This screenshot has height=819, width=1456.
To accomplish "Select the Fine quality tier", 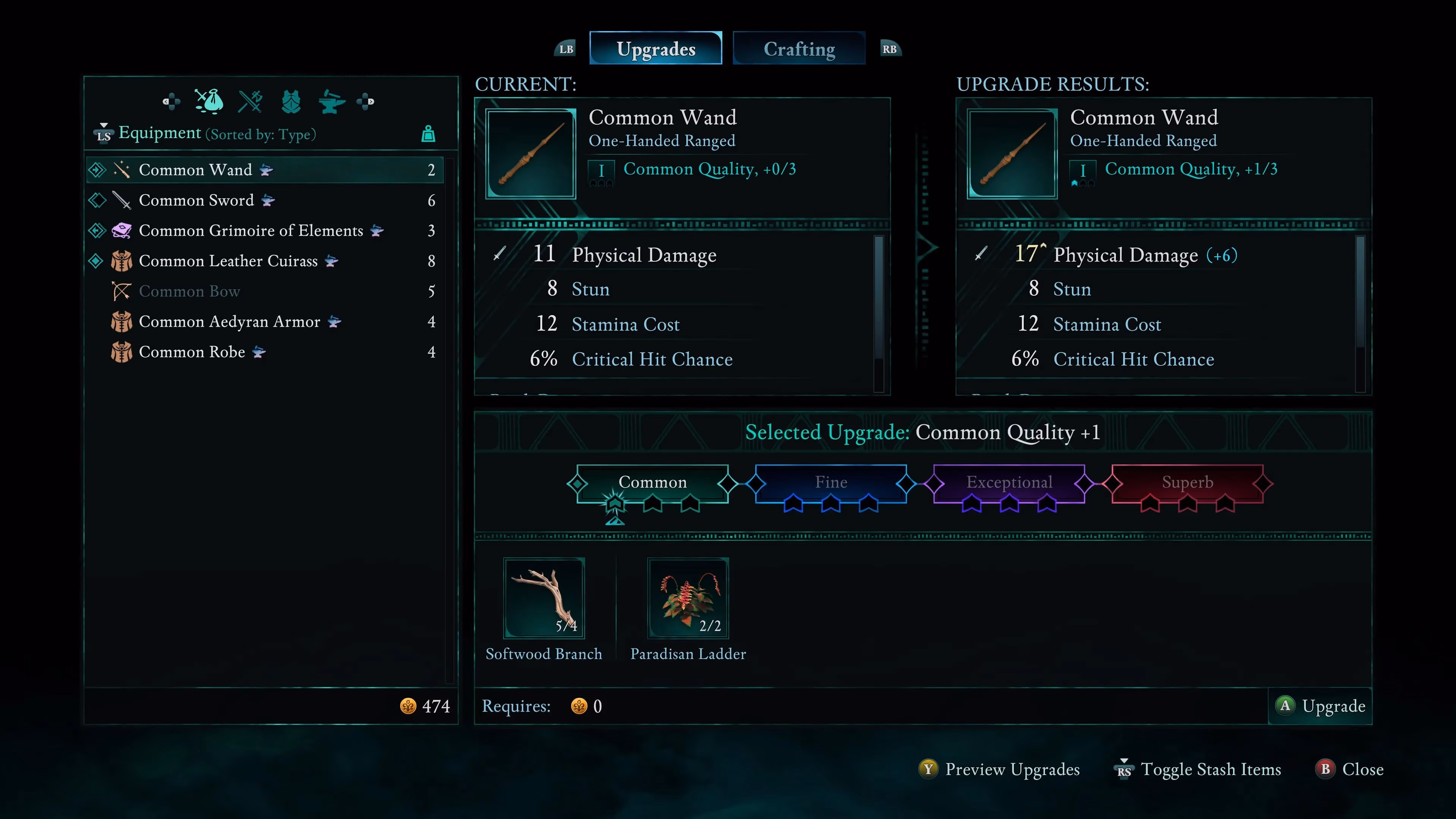I will point(831,482).
